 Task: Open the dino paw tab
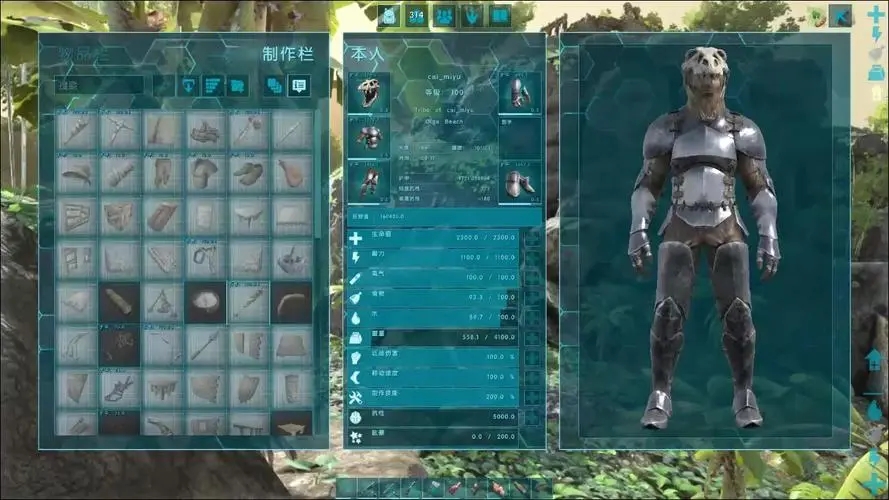point(472,15)
